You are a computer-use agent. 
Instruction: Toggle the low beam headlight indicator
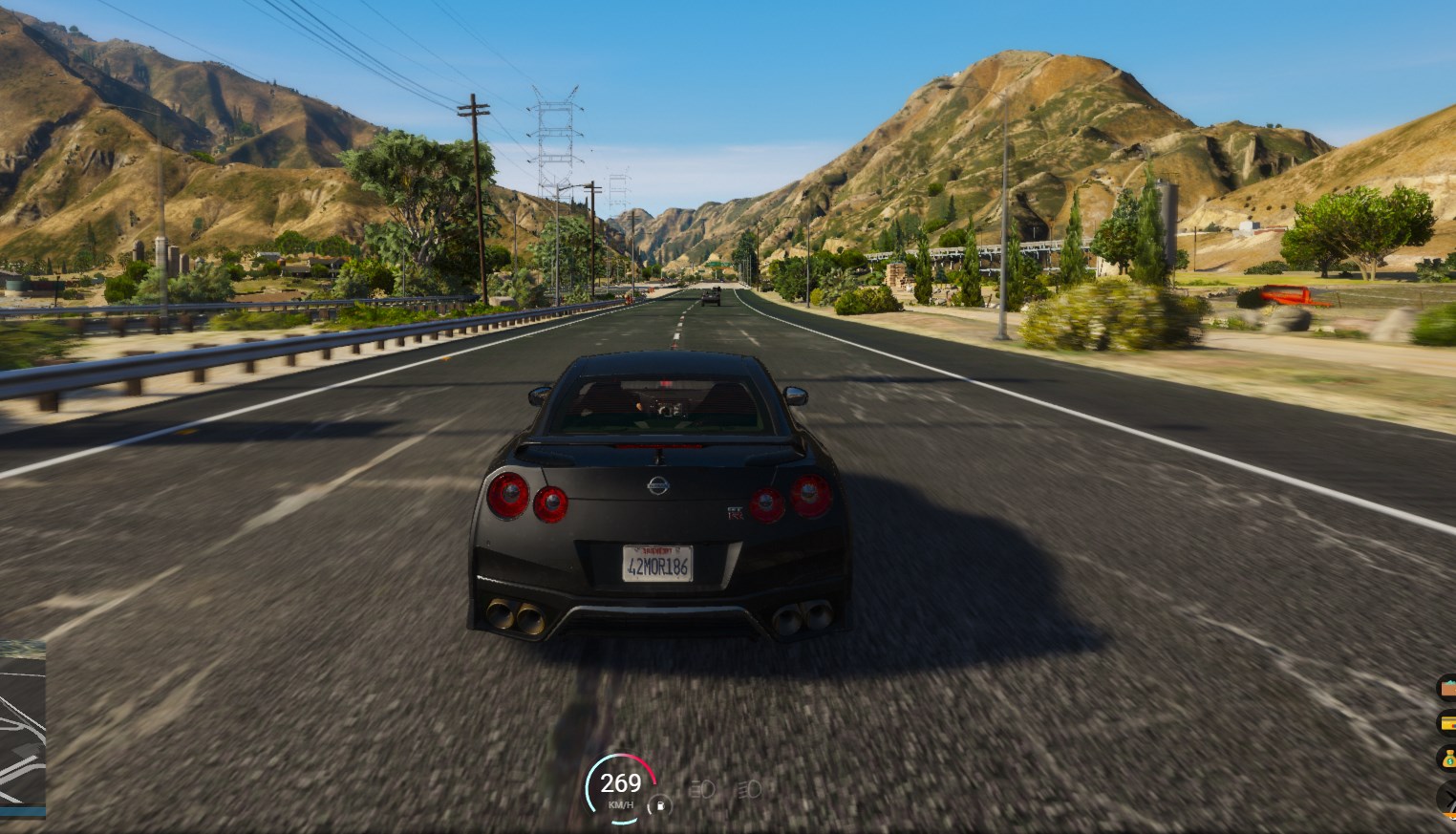(749, 790)
